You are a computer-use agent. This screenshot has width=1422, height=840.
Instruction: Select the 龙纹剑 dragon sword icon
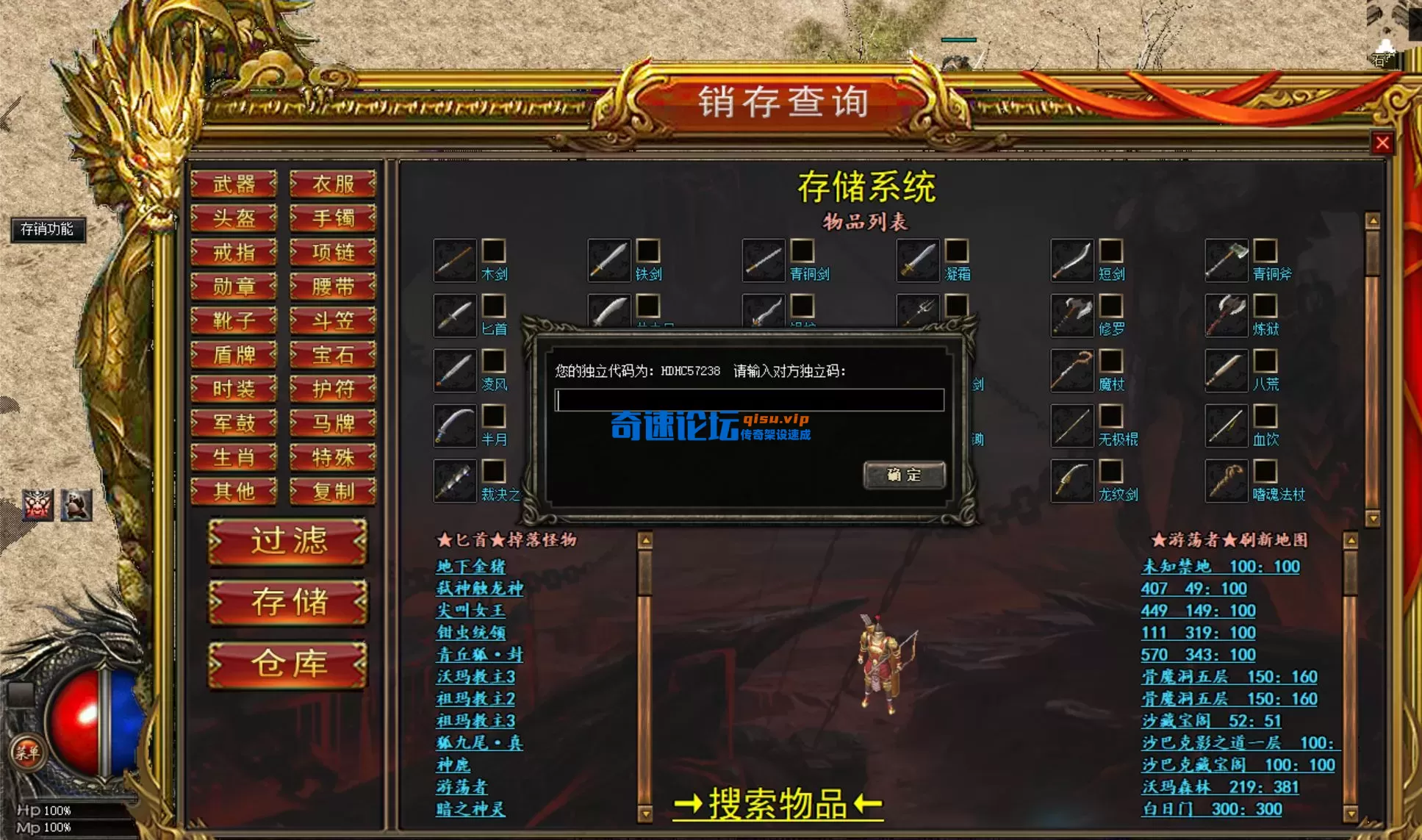(x=1073, y=481)
